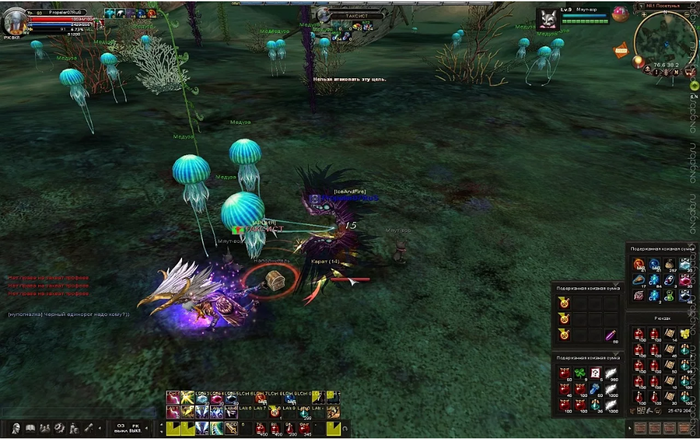
Task: Open the helmet character menu icon
Action: 17,428
